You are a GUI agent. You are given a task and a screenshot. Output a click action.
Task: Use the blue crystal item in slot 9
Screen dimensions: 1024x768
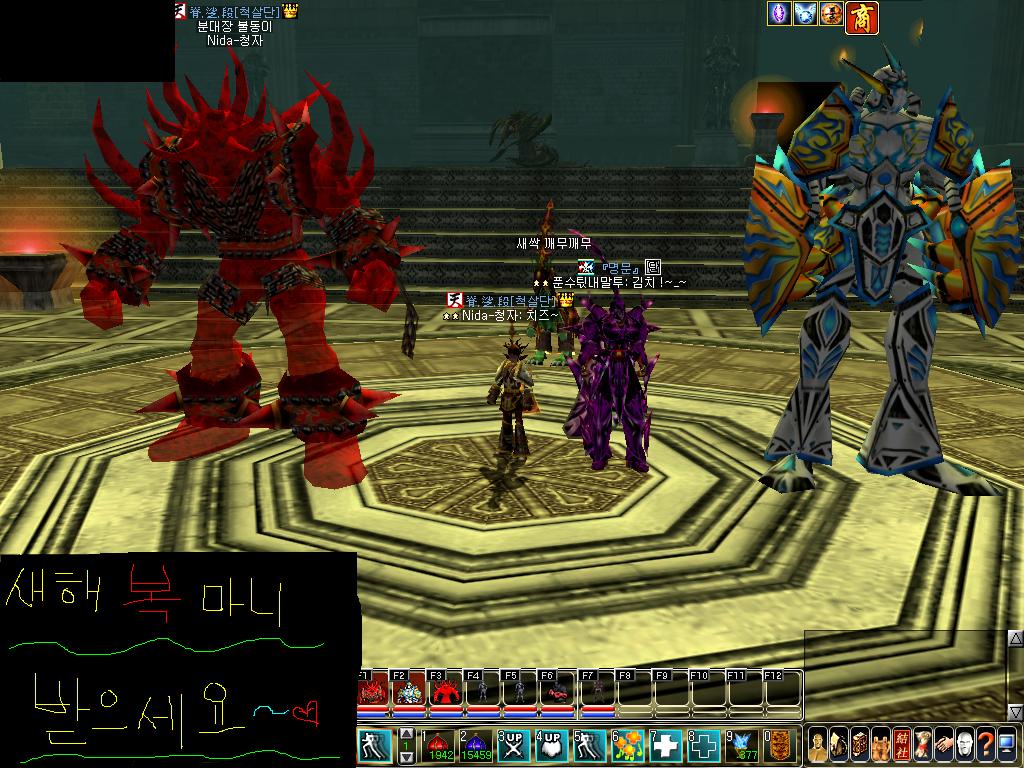pos(741,746)
